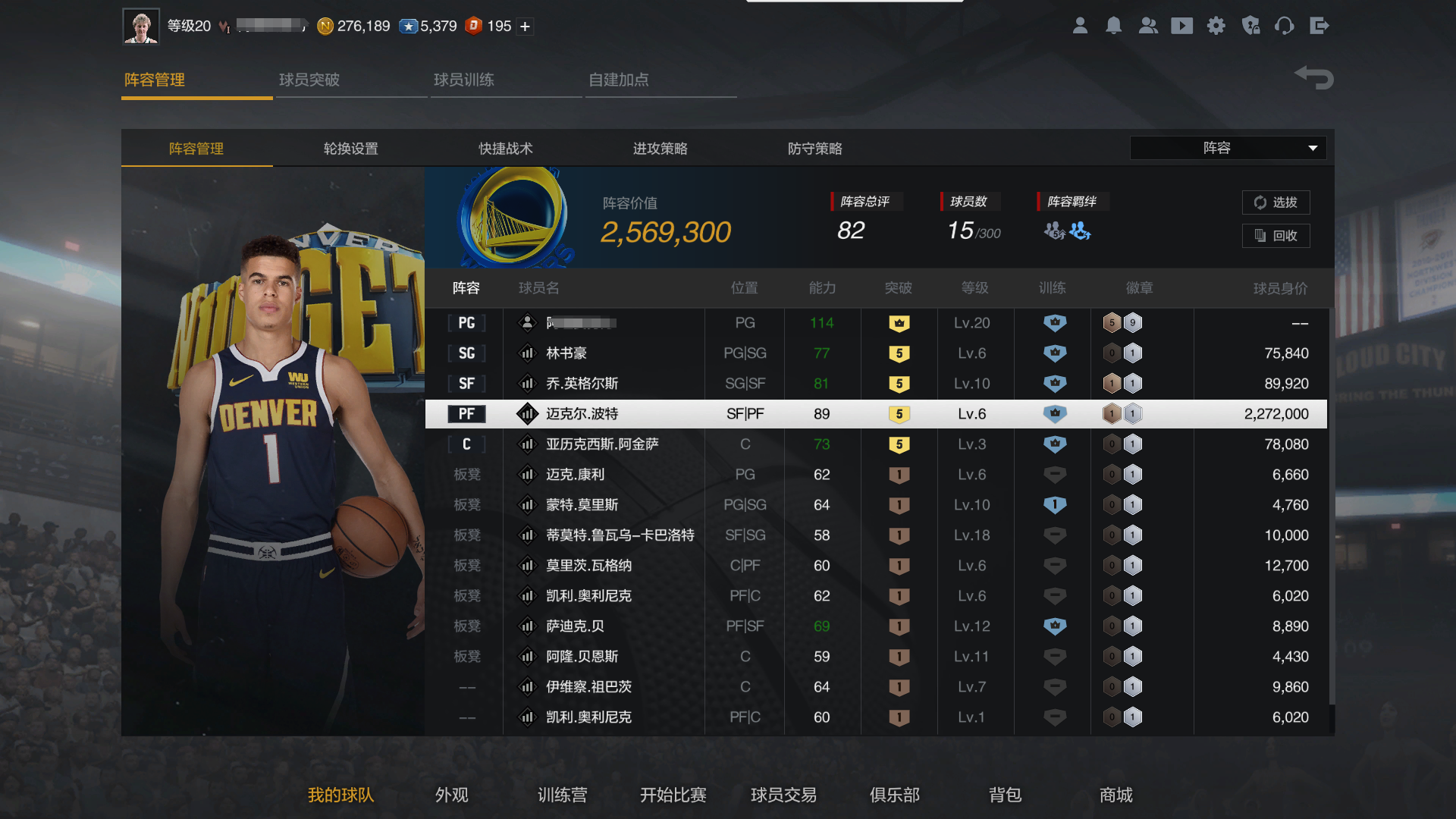Click the friends list icon in top bar
The width and height of the screenshot is (1456, 819).
(x=1148, y=25)
